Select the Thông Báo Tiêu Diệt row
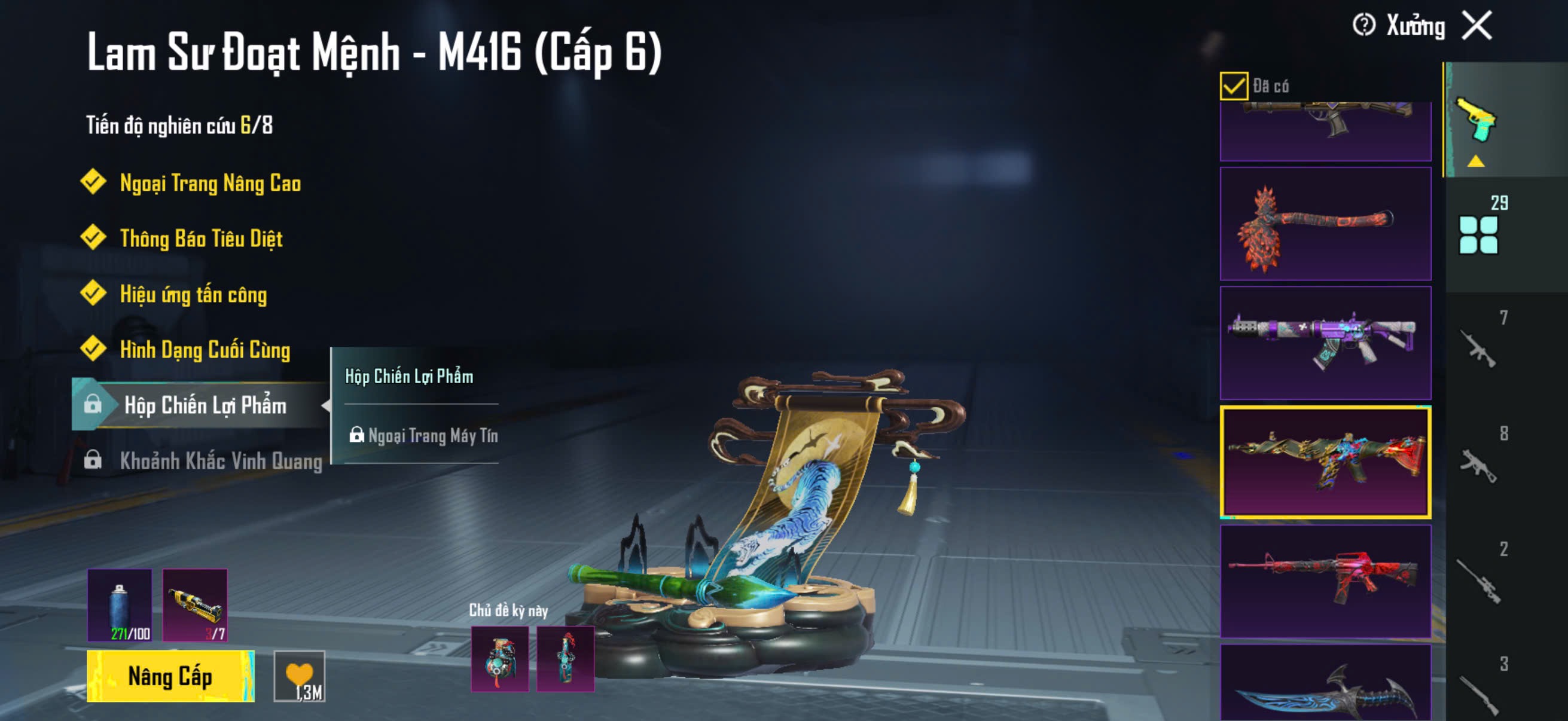 point(201,239)
